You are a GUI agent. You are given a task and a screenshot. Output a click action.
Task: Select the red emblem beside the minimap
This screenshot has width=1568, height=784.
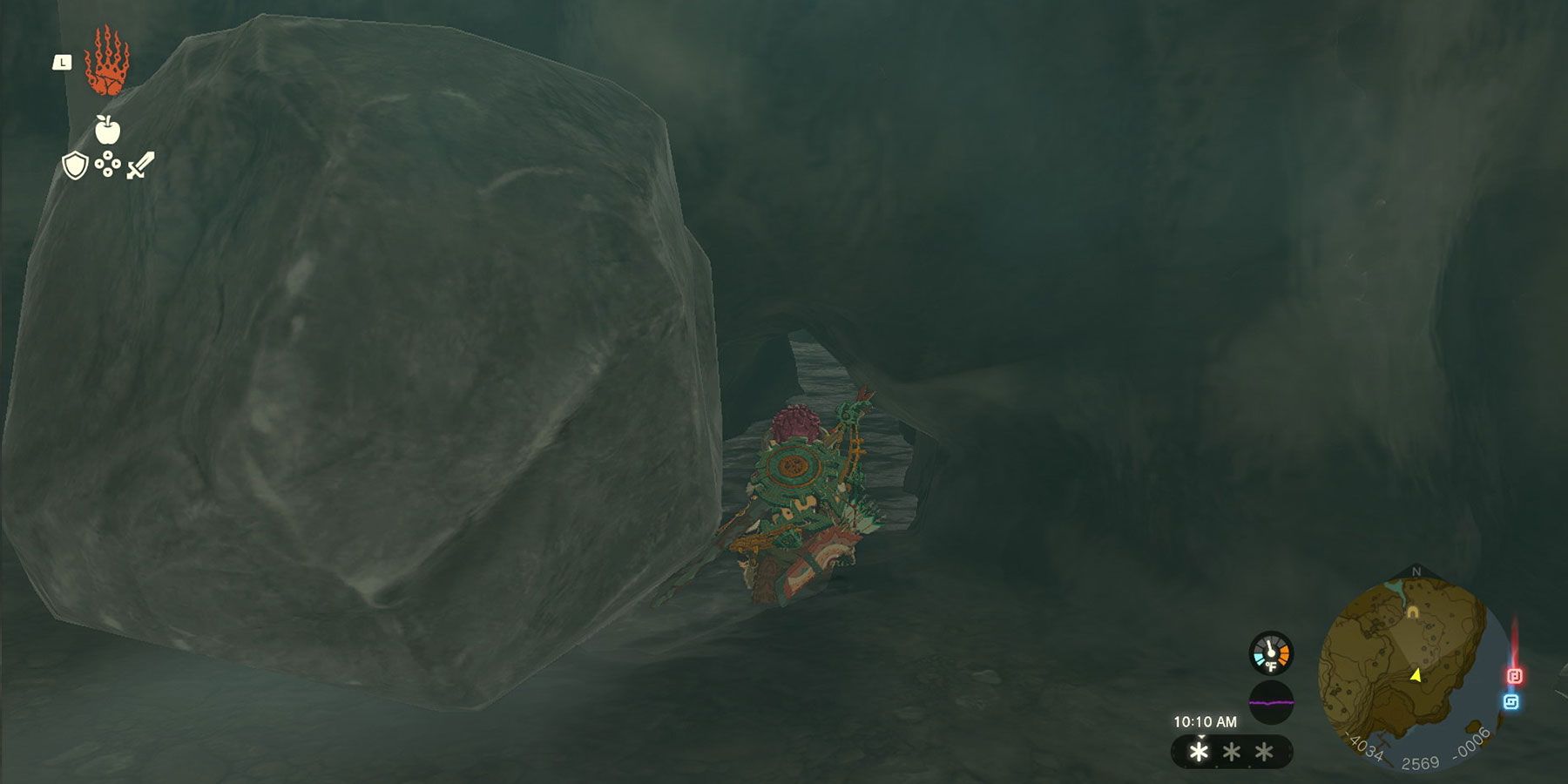[x=1515, y=673]
